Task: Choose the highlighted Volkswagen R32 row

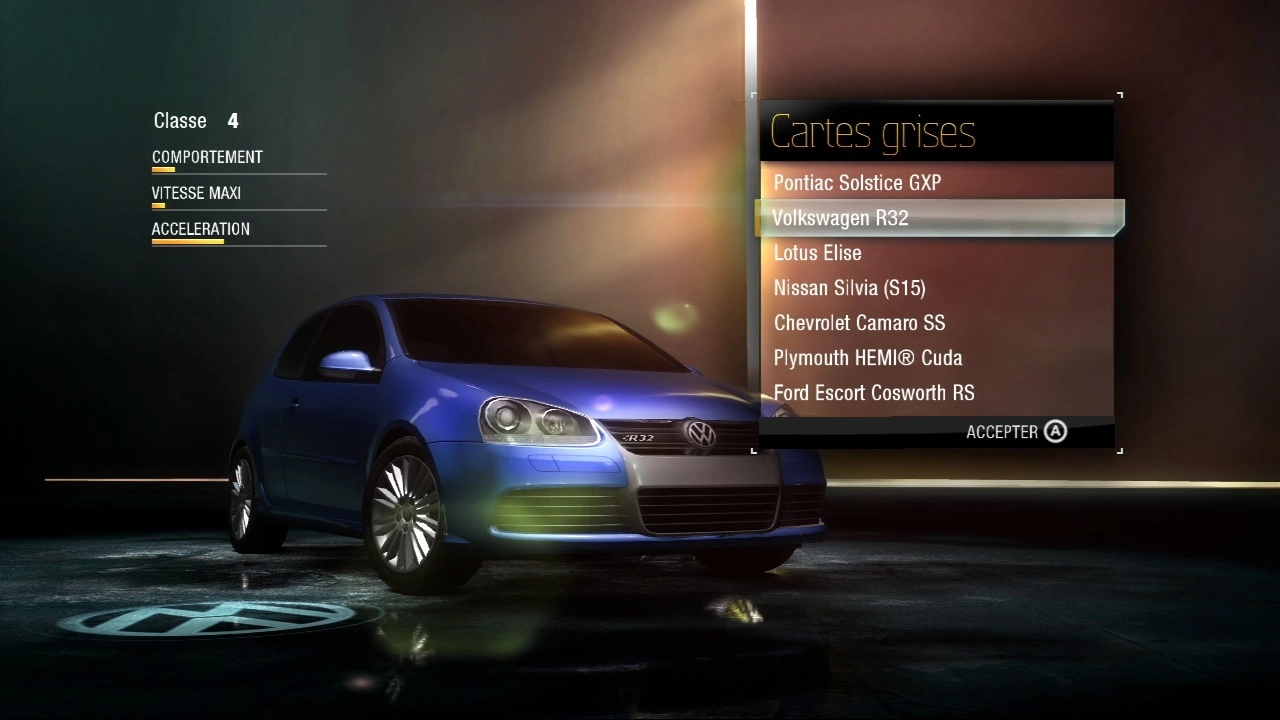Action: coord(840,218)
